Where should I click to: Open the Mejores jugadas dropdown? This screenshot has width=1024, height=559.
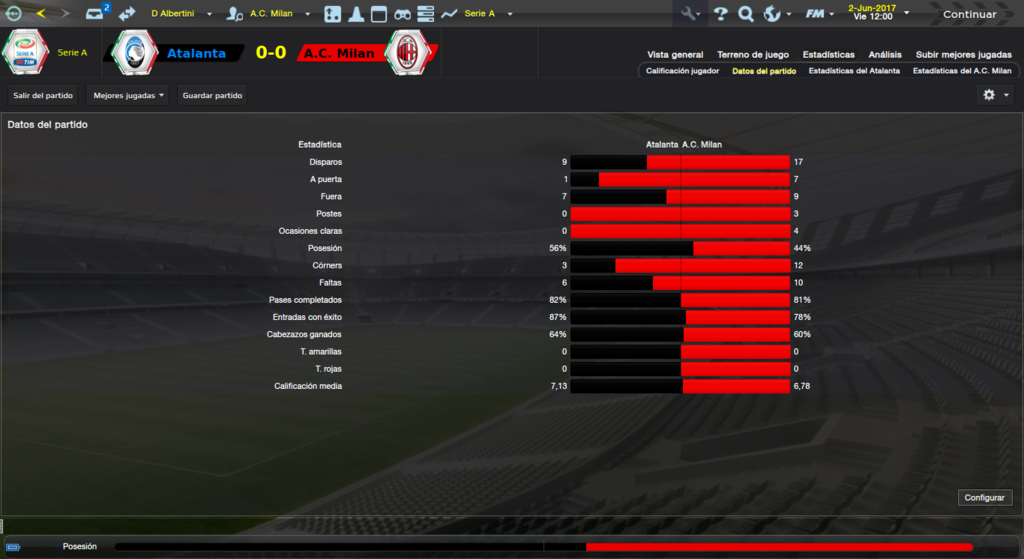(128, 95)
